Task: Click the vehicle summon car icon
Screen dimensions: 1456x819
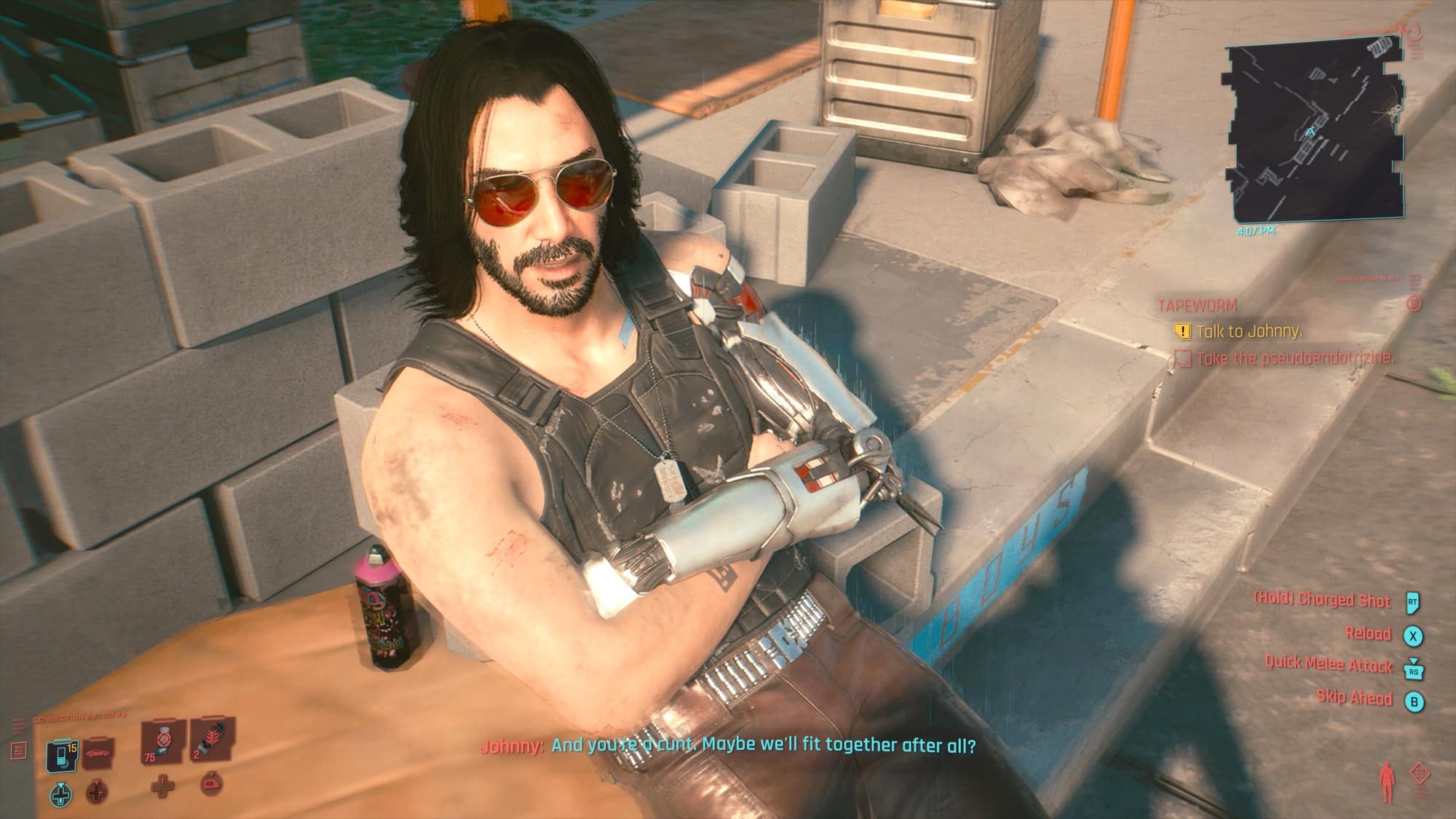Action: click(x=98, y=753)
